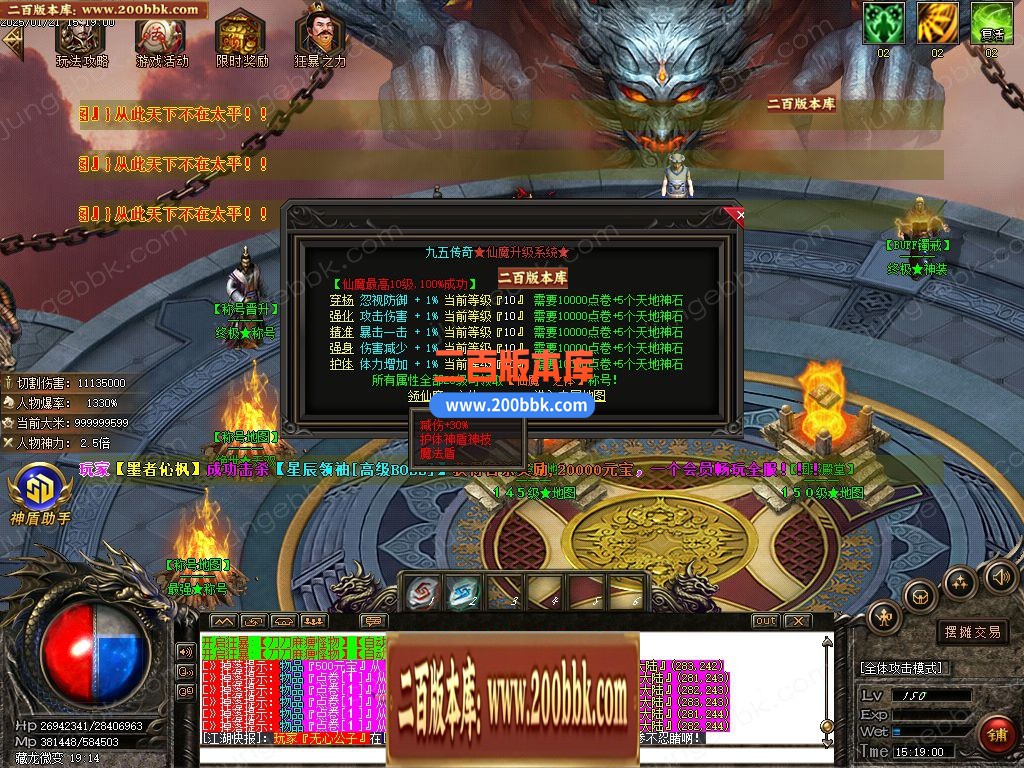This screenshot has height=768, width=1024.
Task: Use the red swirl item in hotbar slot 1
Action: [x=423, y=593]
